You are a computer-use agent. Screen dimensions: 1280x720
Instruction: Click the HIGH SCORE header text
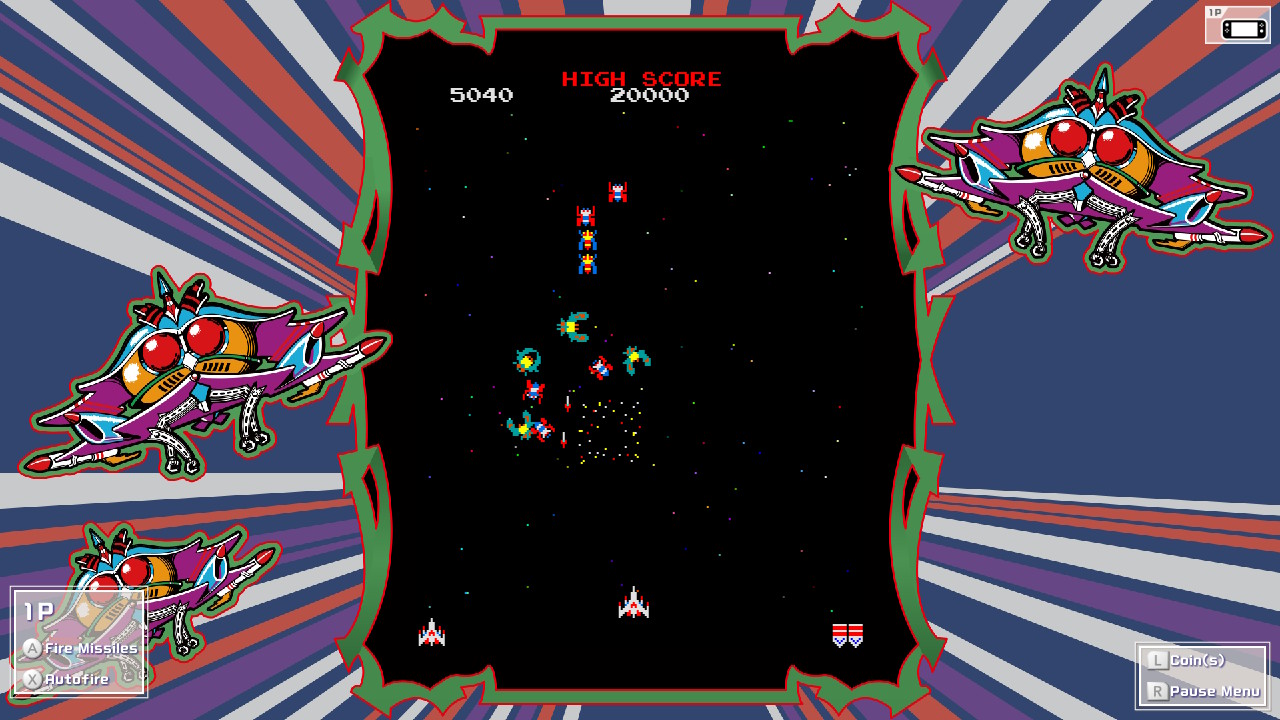pos(643,78)
